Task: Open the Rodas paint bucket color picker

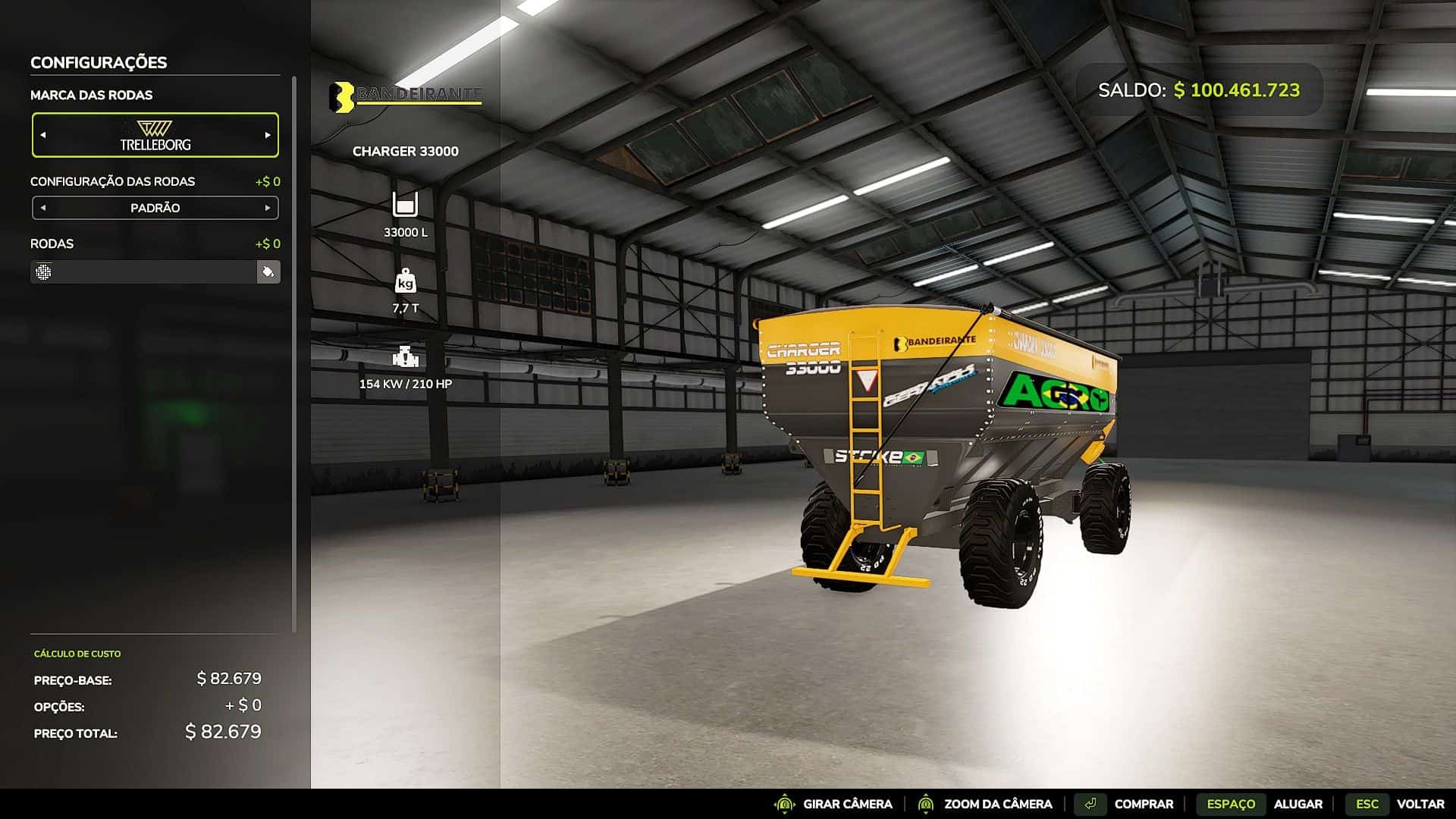Action: coord(268,271)
